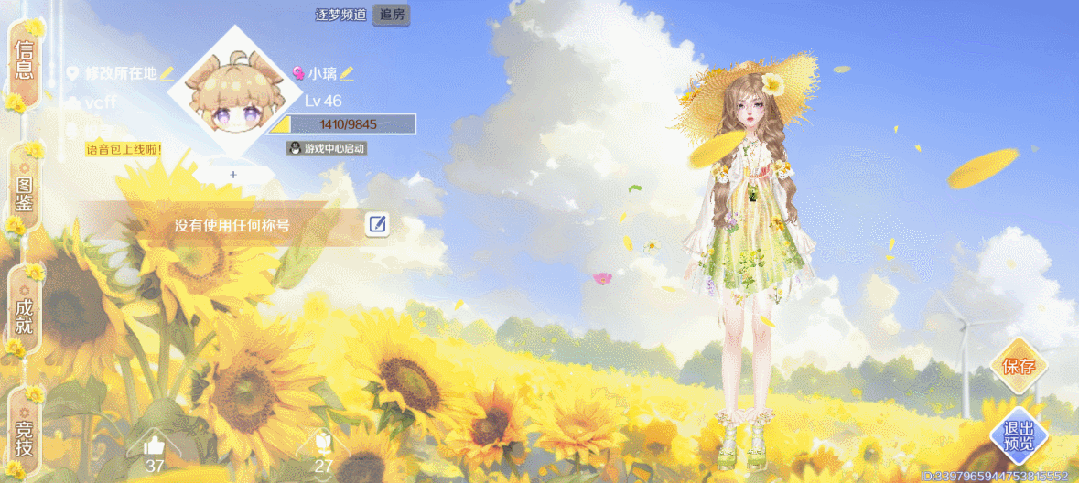Give a thumbs-up like
The height and width of the screenshot is (483, 1079).
[154, 445]
